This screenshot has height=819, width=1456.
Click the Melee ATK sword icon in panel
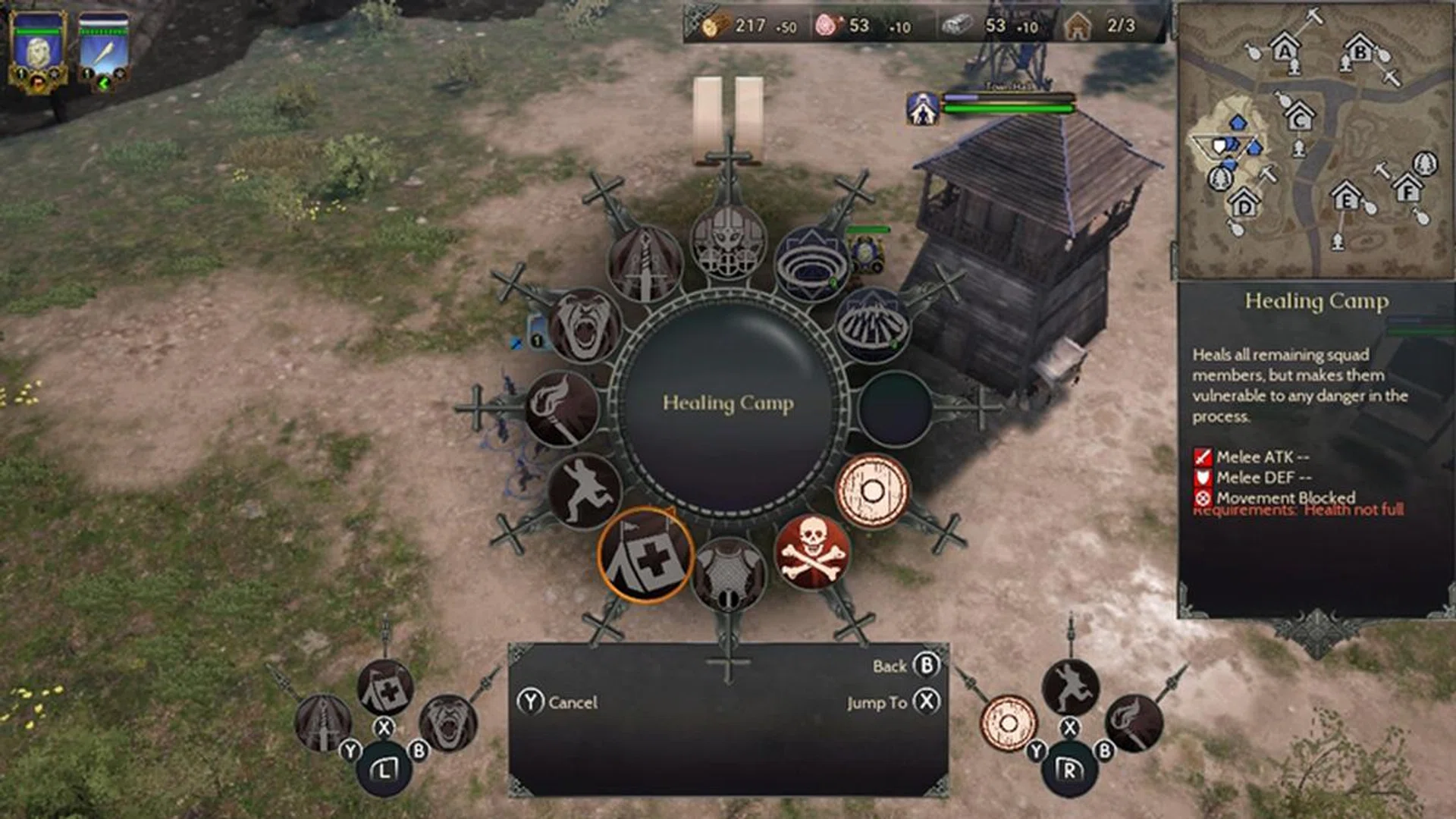(1202, 457)
